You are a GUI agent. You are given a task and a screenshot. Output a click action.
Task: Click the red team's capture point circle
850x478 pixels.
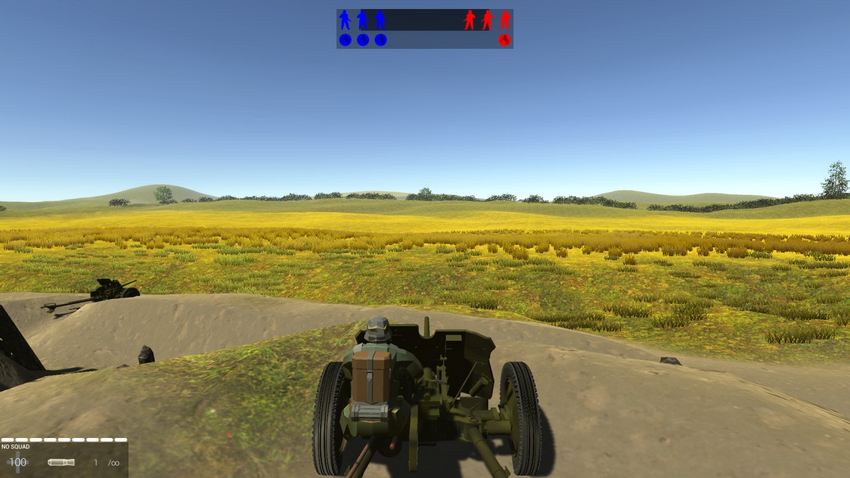505,40
